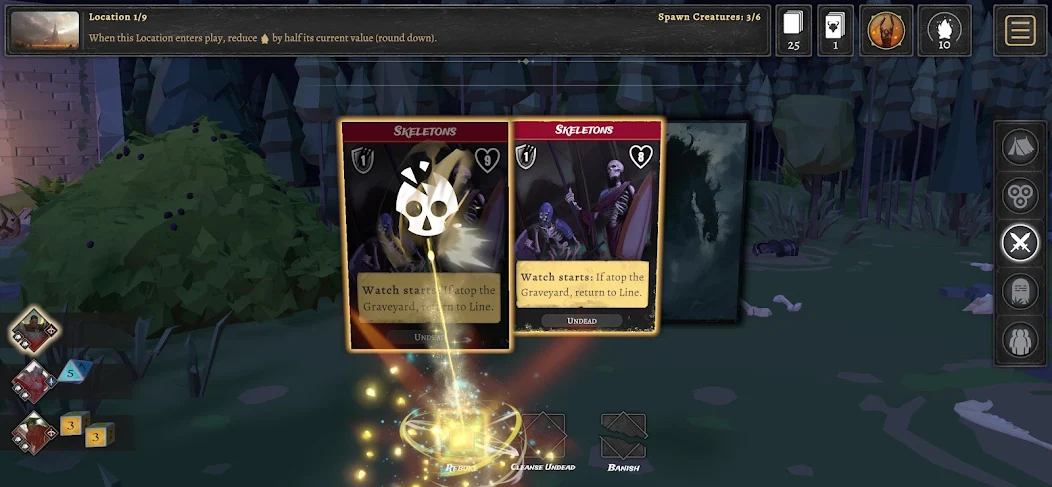Inspect the orange boss portrait icon
The image size is (1052, 487).
(885, 30)
